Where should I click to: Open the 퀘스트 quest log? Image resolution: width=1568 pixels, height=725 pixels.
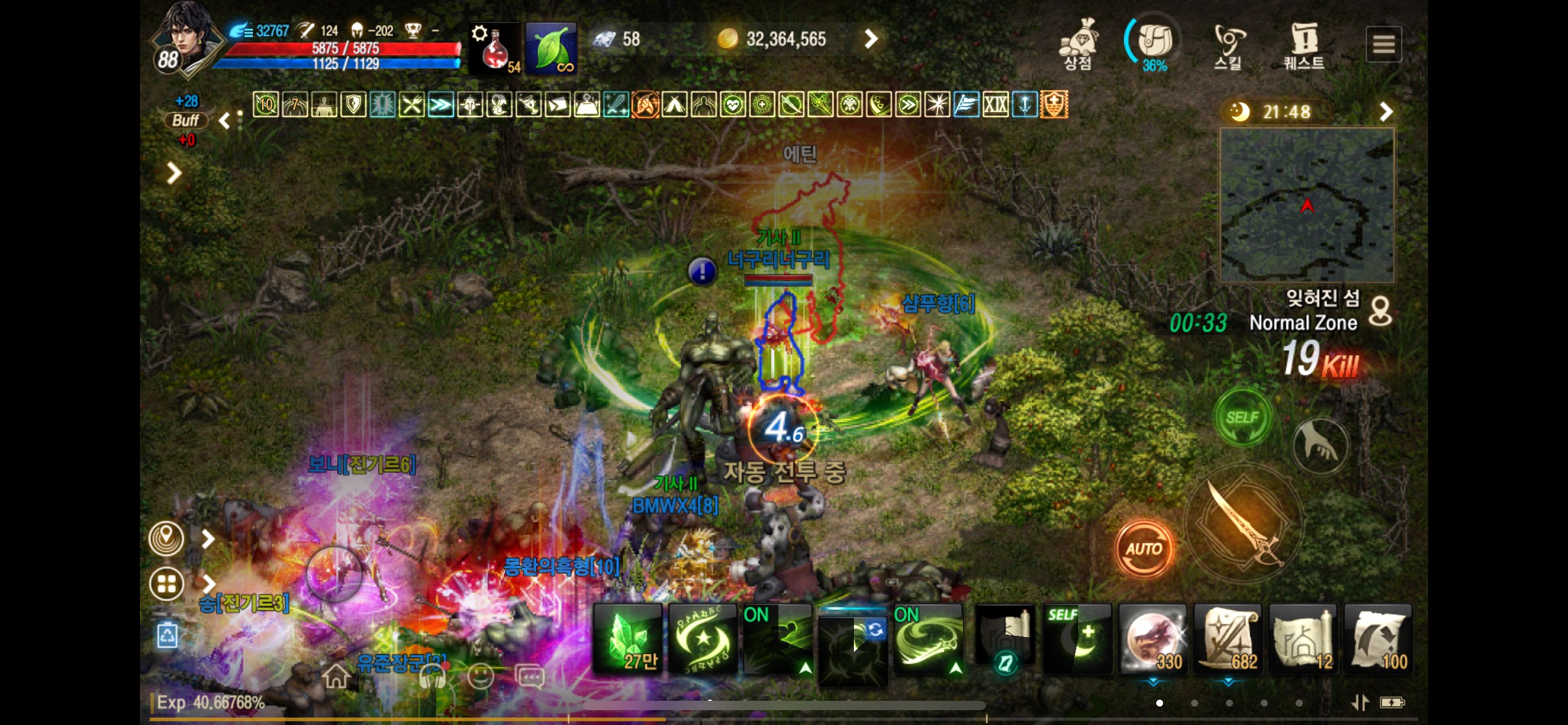[1304, 45]
